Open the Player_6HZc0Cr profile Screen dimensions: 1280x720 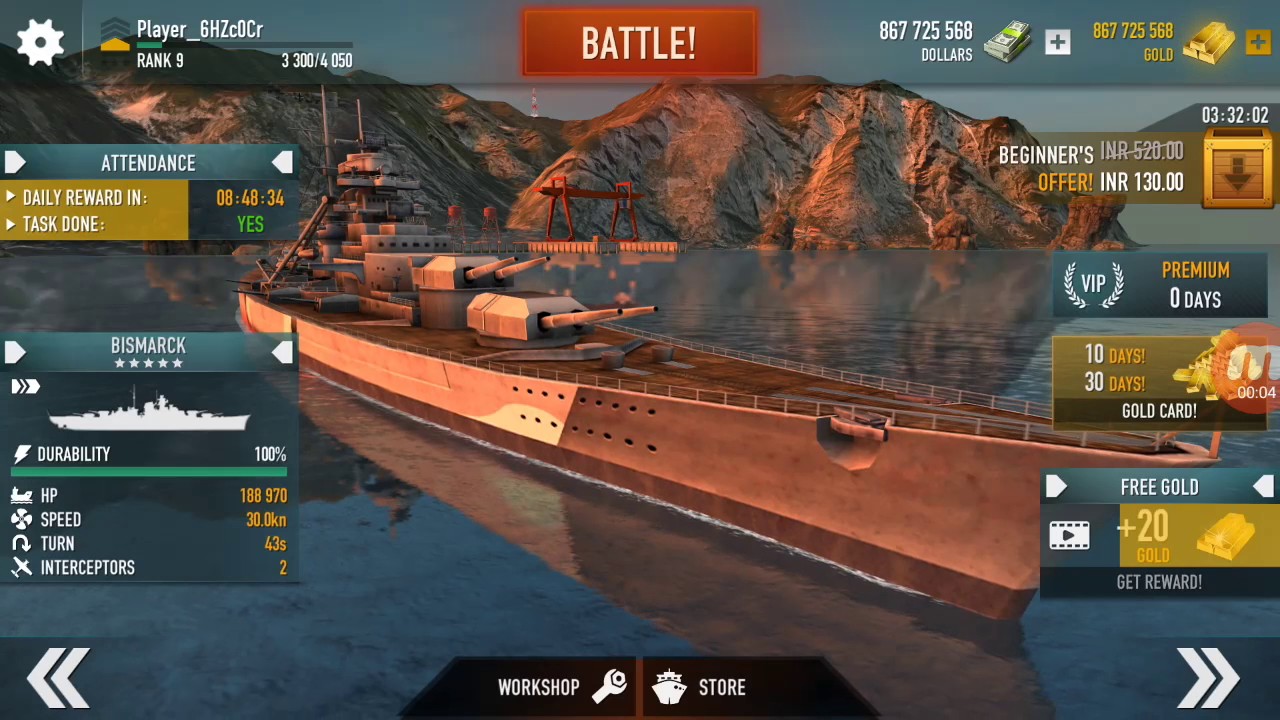coord(199,30)
